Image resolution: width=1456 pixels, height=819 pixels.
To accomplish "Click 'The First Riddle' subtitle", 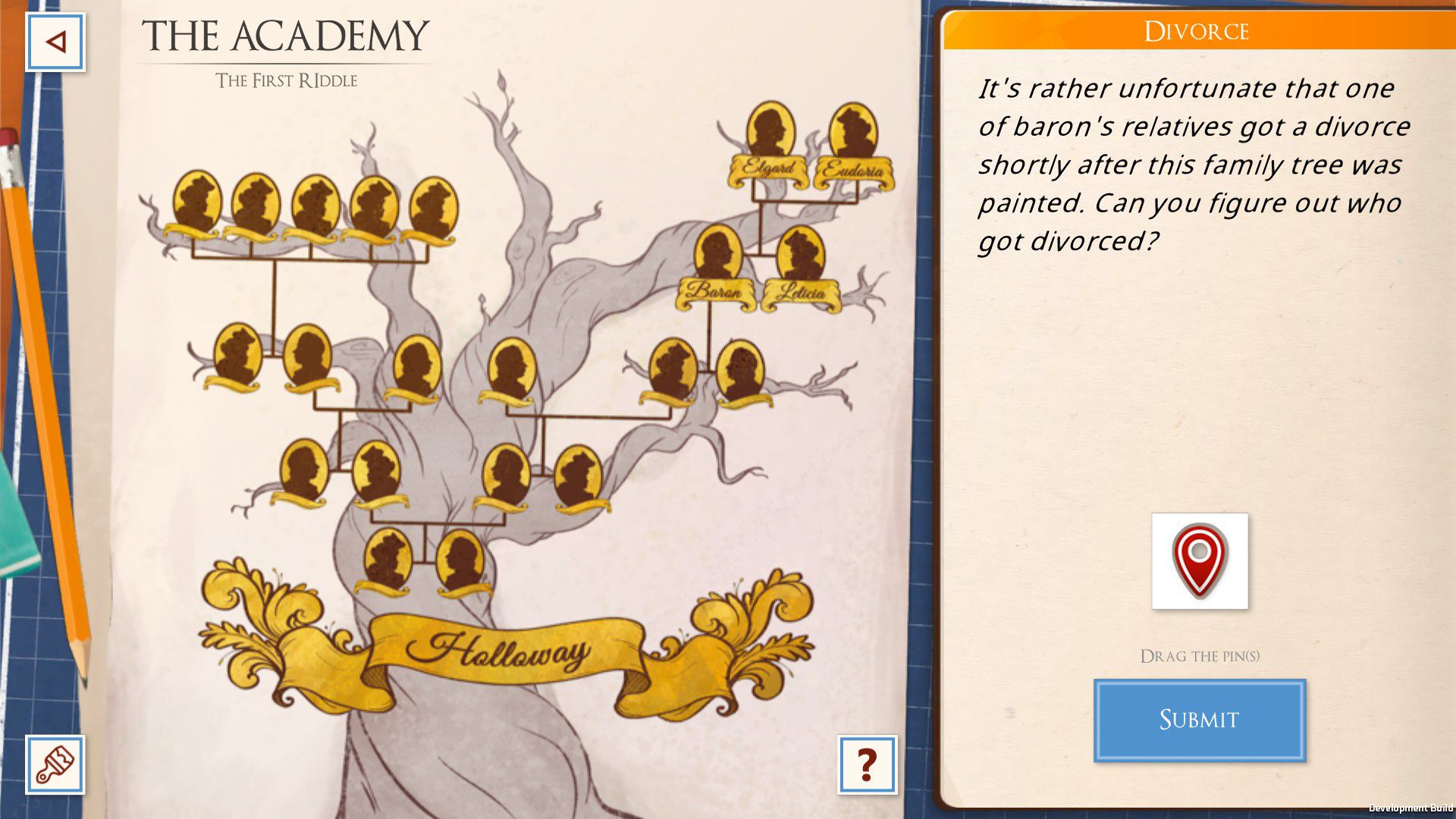I will (287, 80).
